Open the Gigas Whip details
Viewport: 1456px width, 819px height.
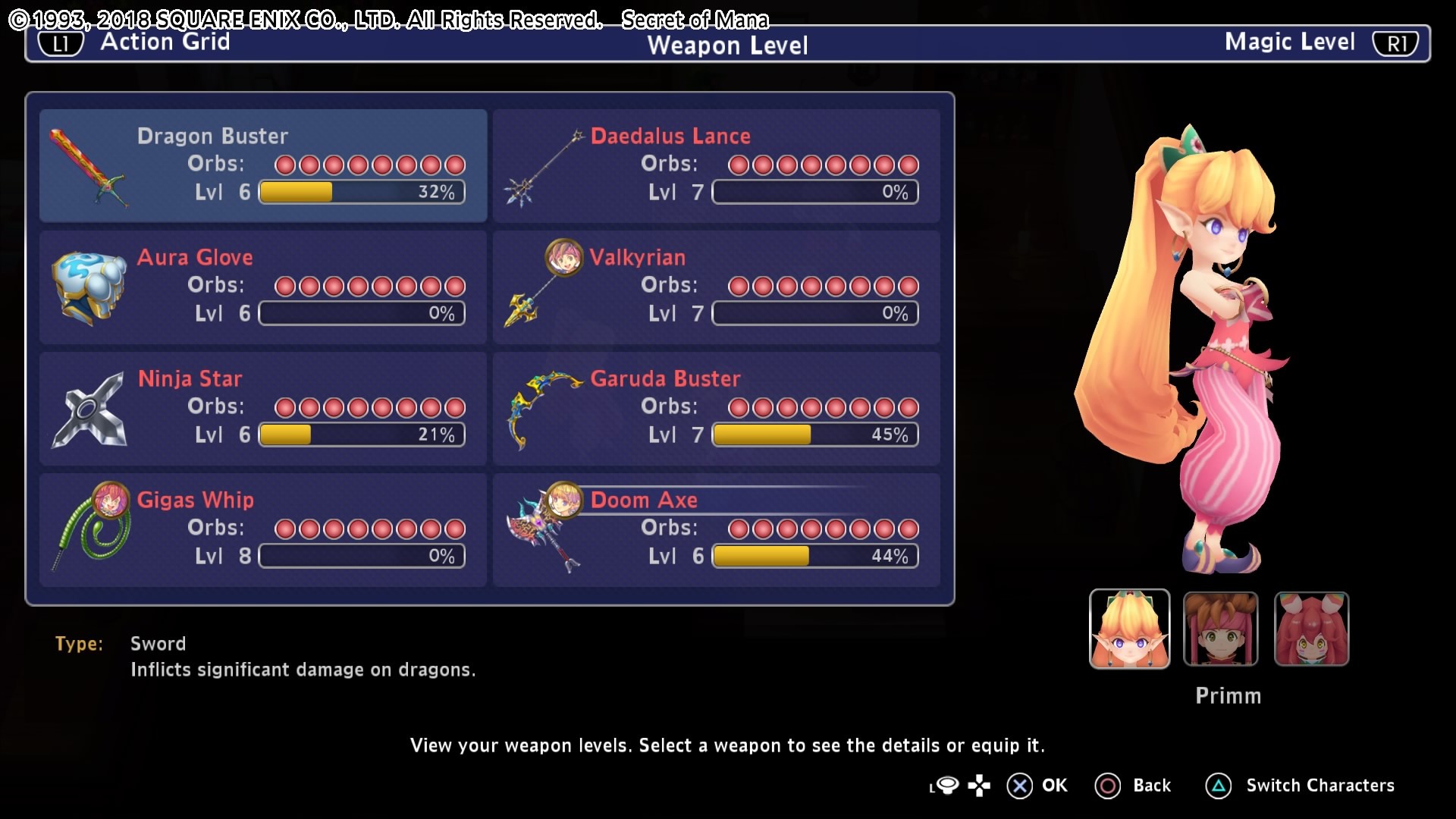(x=263, y=529)
